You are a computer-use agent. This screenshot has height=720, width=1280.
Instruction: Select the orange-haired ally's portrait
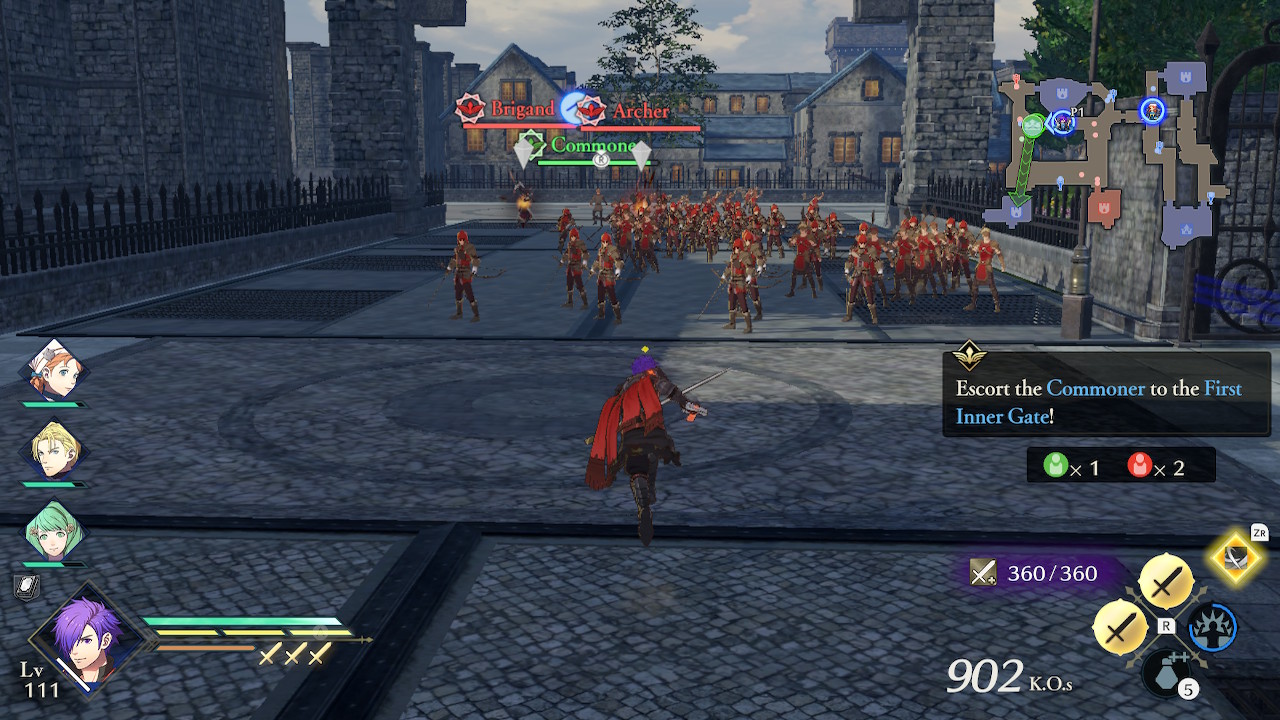tap(55, 372)
